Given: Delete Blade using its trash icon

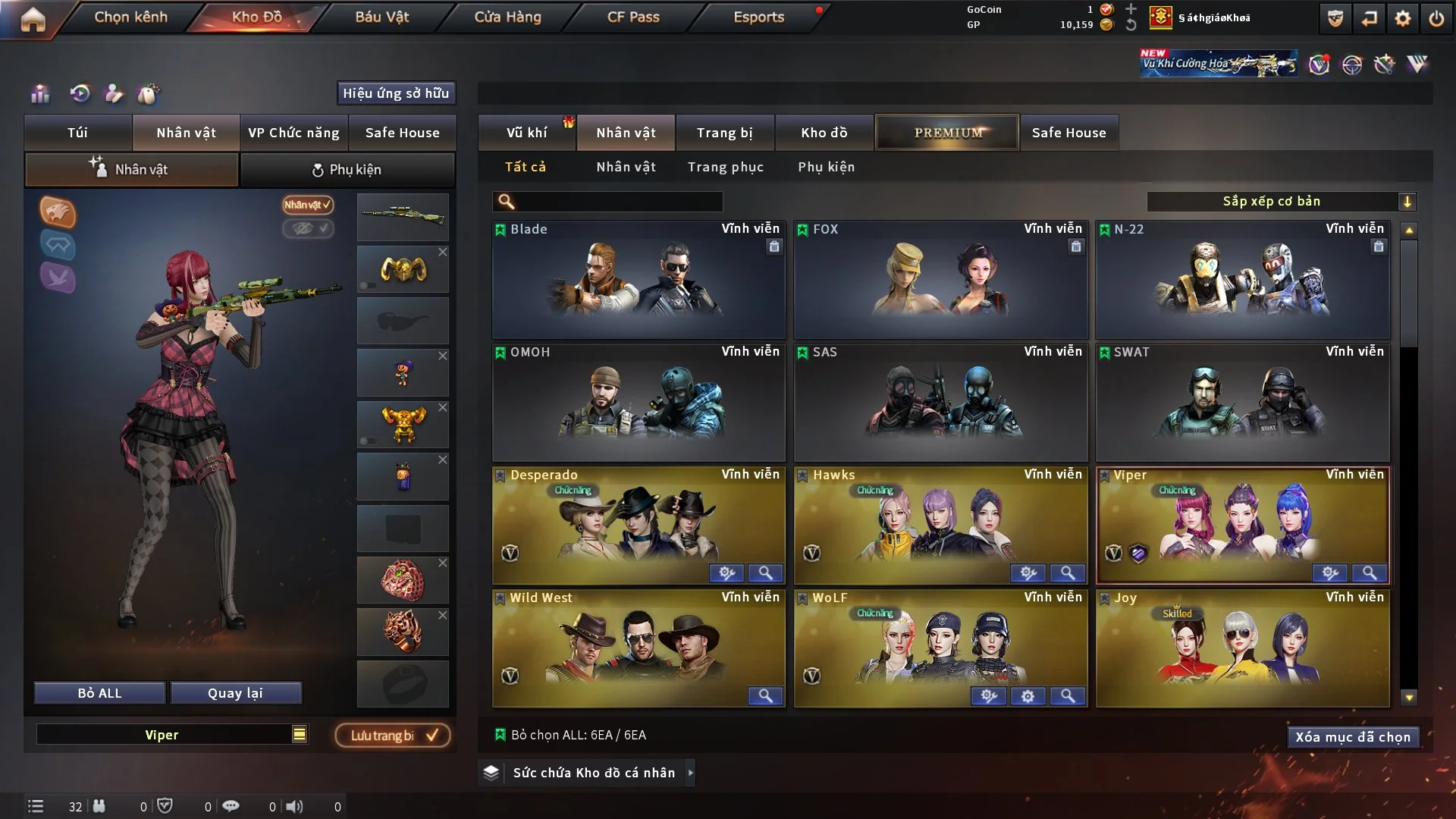Looking at the screenshot, I should (x=774, y=247).
